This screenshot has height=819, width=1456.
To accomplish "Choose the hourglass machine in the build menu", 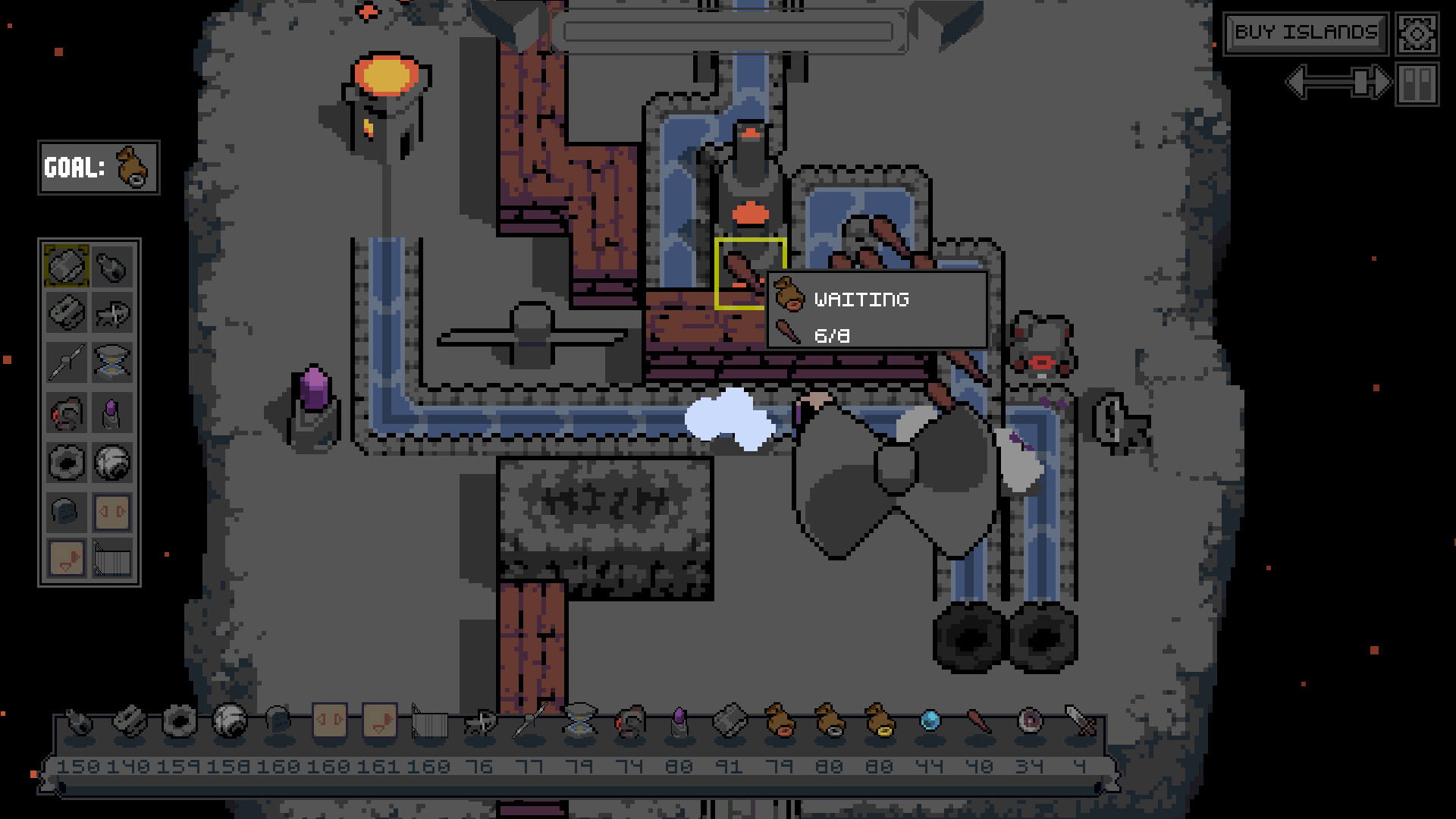I will pyautogui.click(x=111, y=362).
